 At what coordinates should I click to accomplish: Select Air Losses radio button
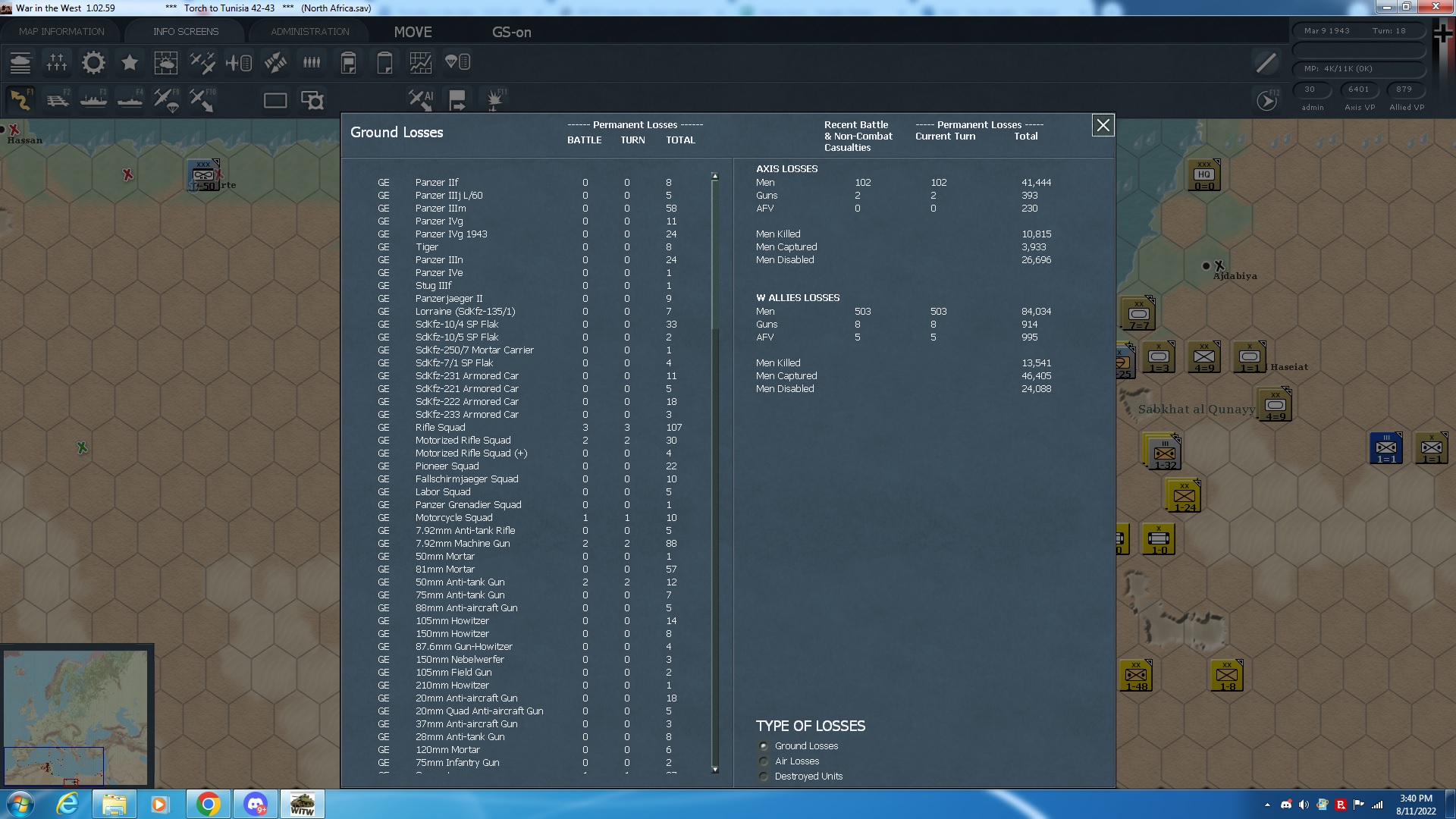click(x=763, y=761)
